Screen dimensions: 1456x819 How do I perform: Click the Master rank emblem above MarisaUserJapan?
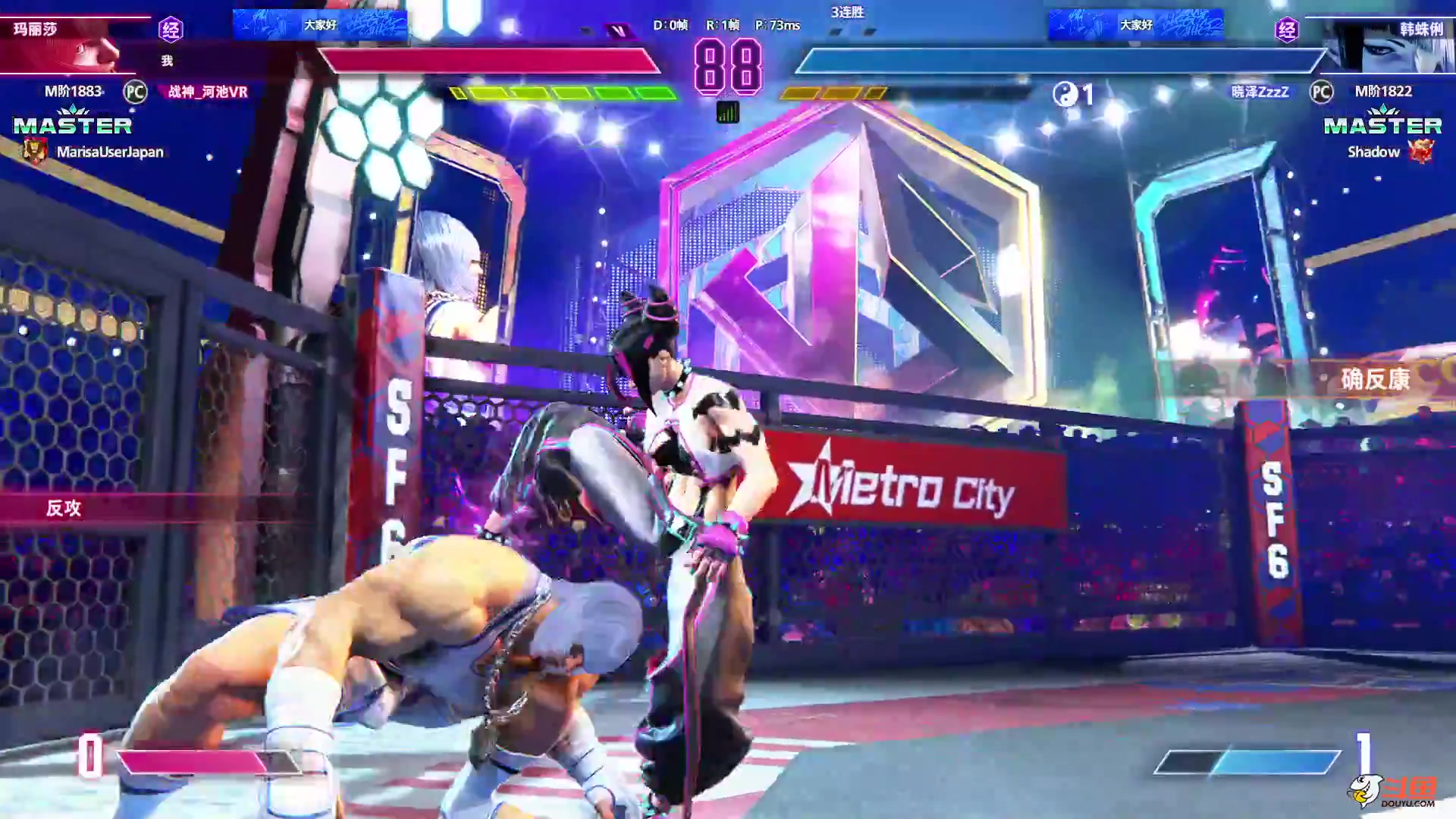(x=73, y=122)
